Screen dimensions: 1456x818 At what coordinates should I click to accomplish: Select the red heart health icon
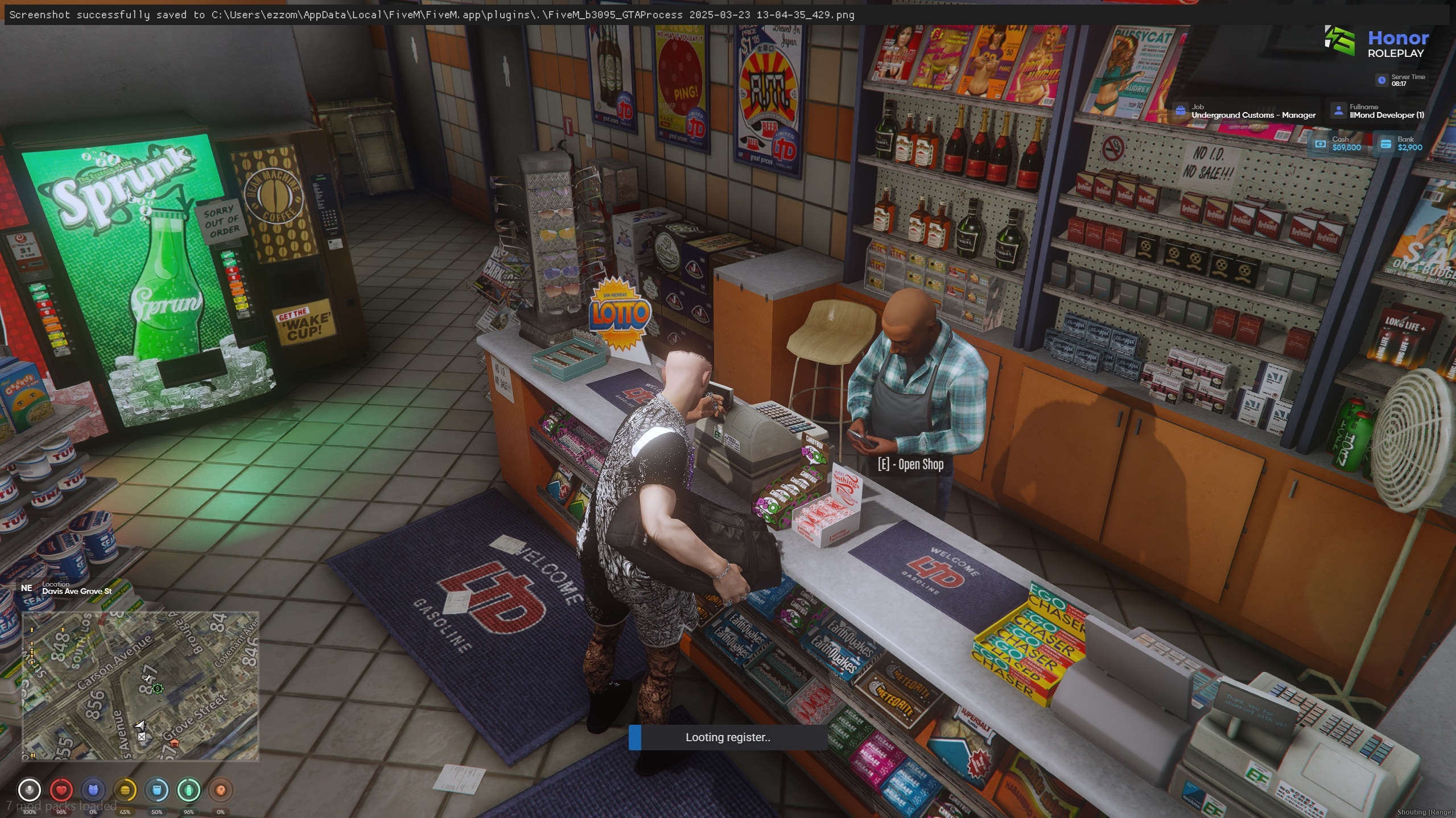click(61, 790)
